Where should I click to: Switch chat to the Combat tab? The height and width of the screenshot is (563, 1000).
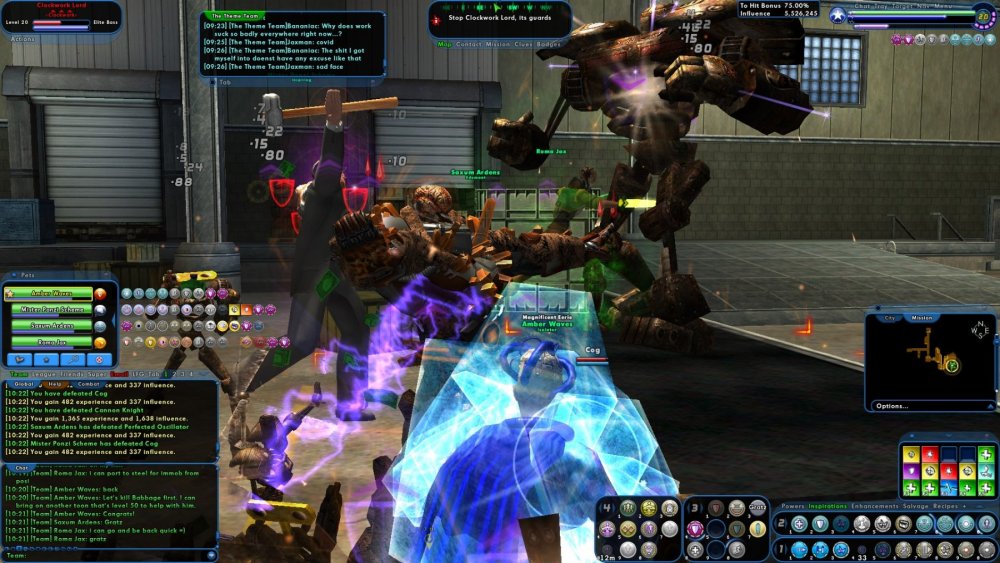click(x=88, y=384)
